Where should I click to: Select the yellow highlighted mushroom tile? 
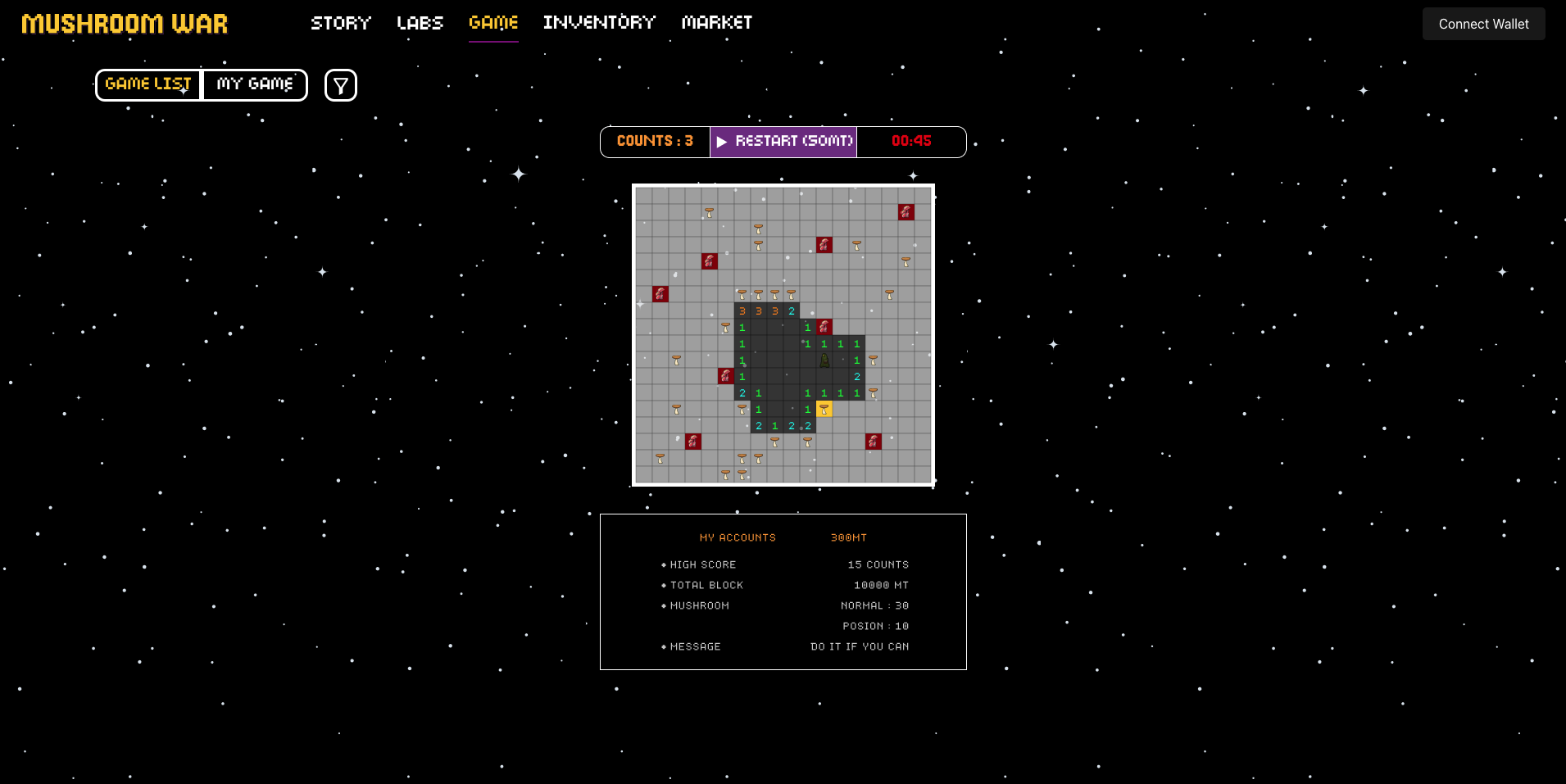coord(824,409)
